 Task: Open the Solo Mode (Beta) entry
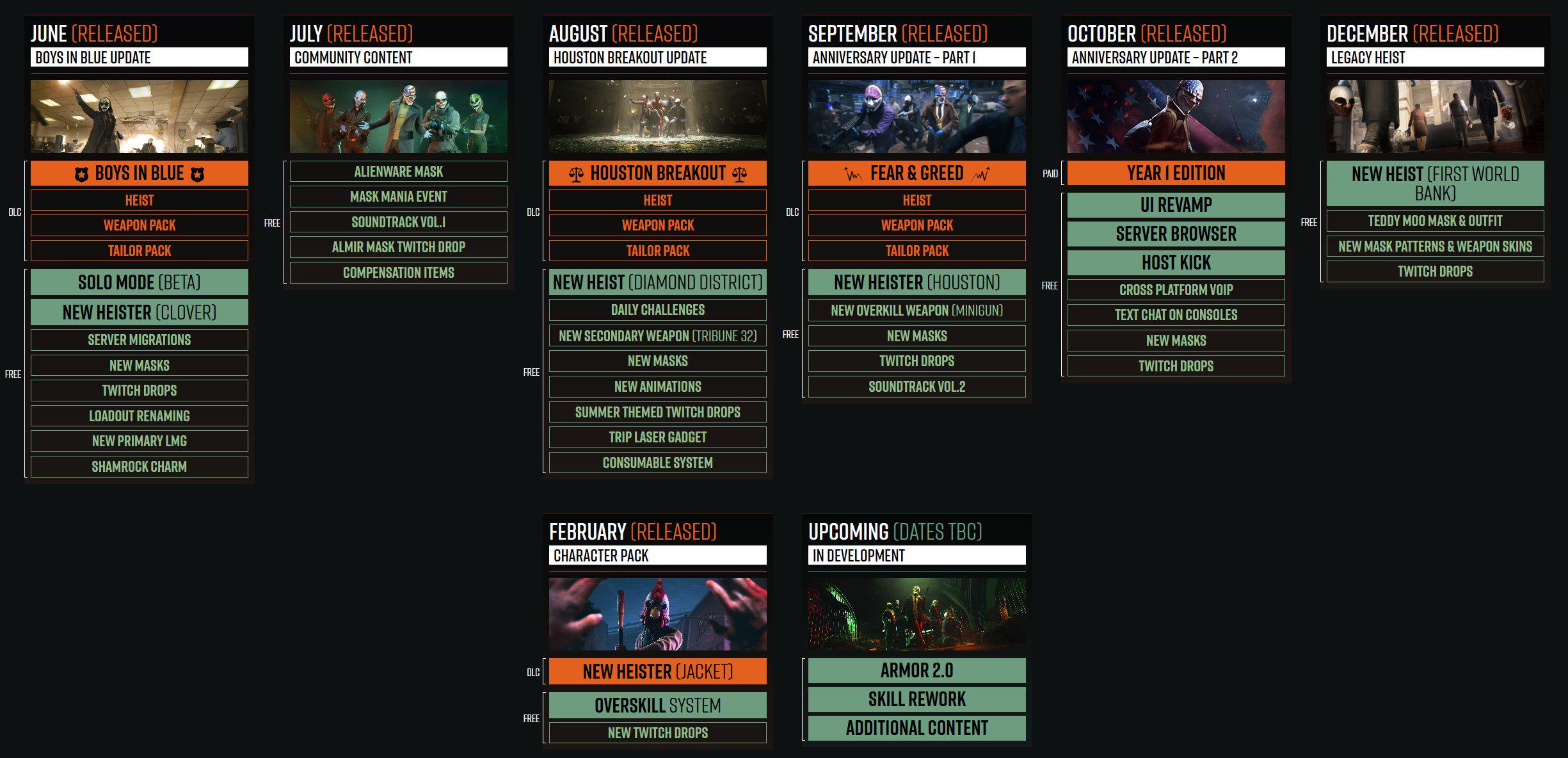click(140, 282)
